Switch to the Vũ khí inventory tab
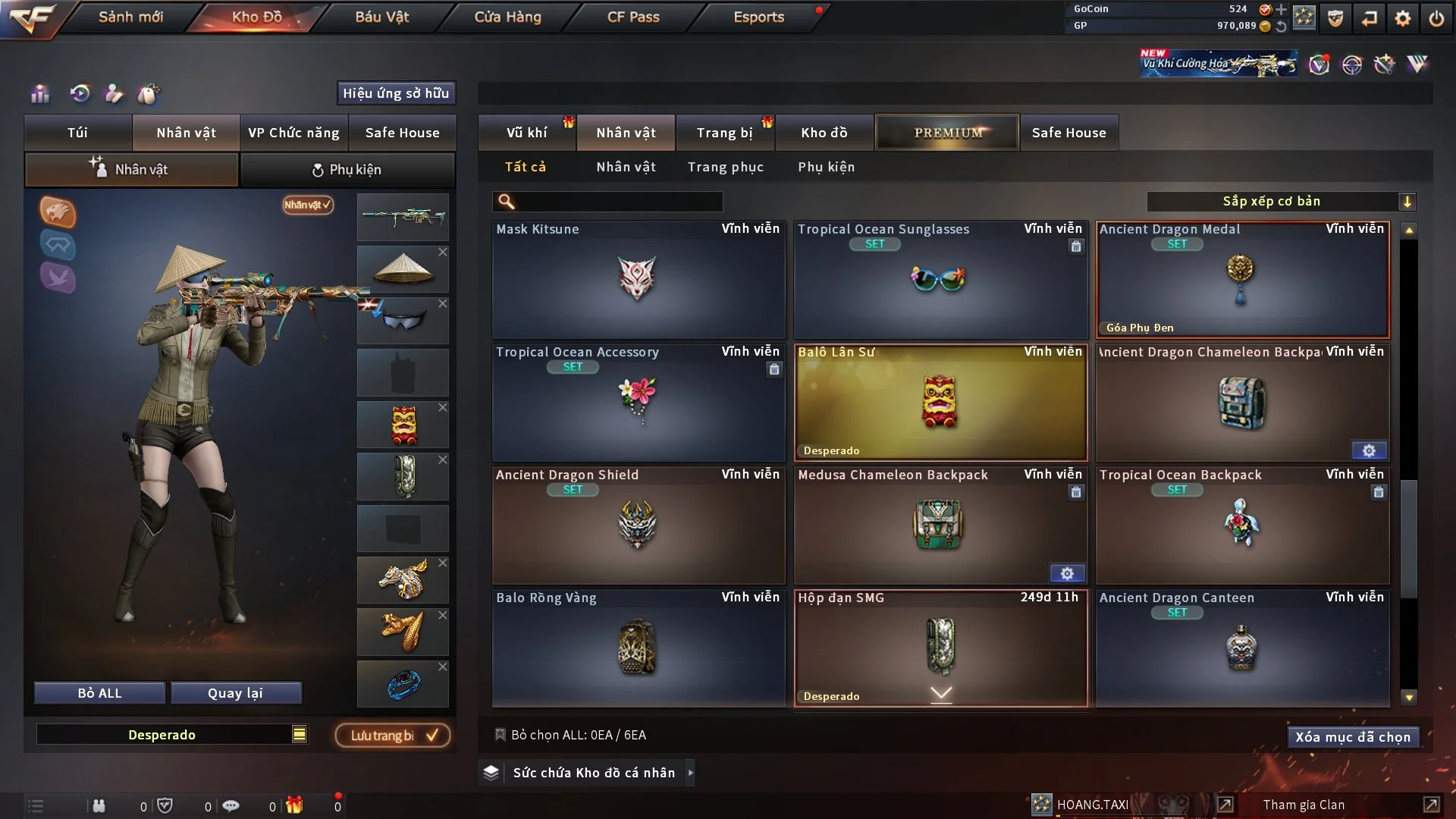 526,133
